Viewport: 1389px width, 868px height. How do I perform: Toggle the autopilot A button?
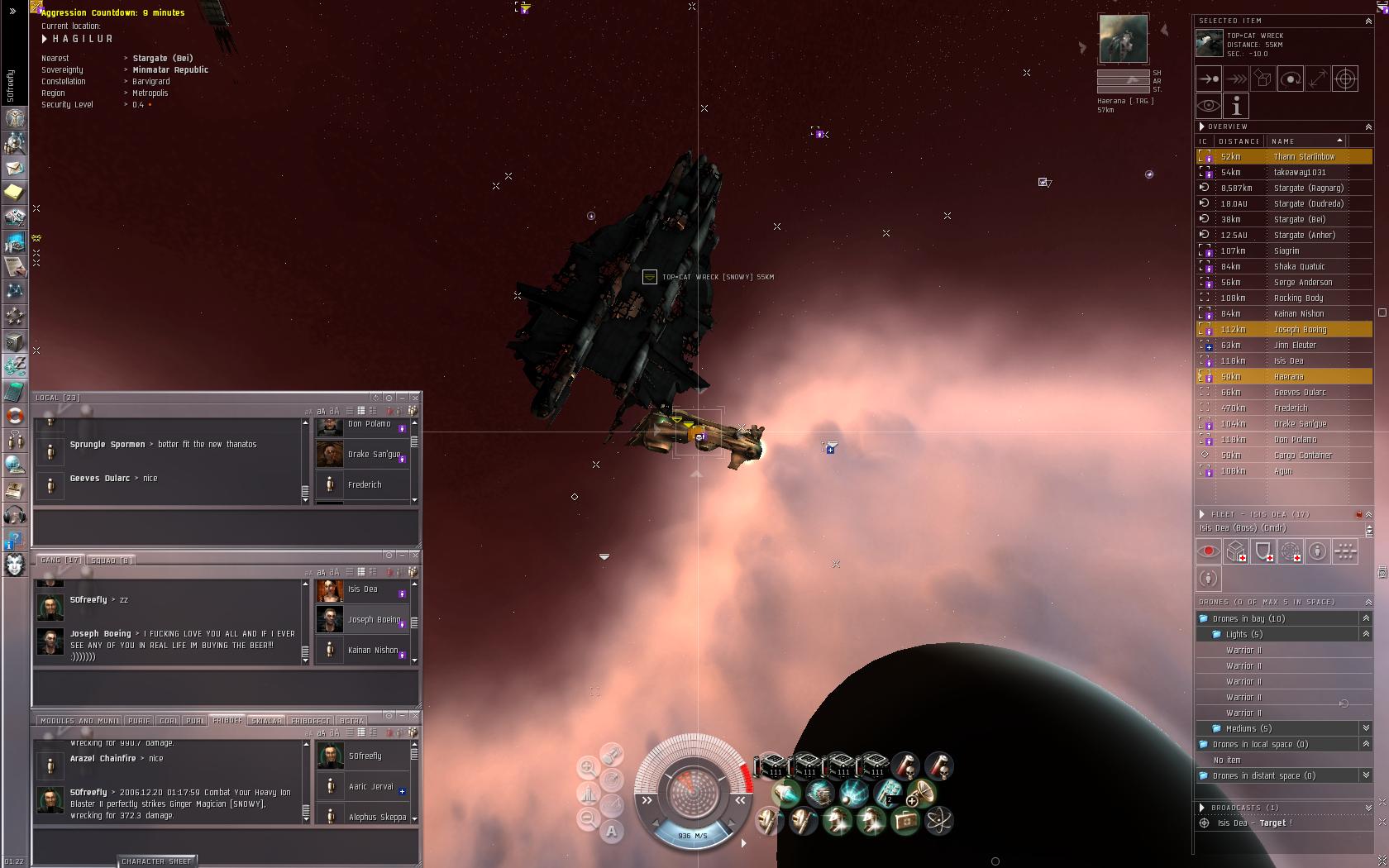pos(611,832)
